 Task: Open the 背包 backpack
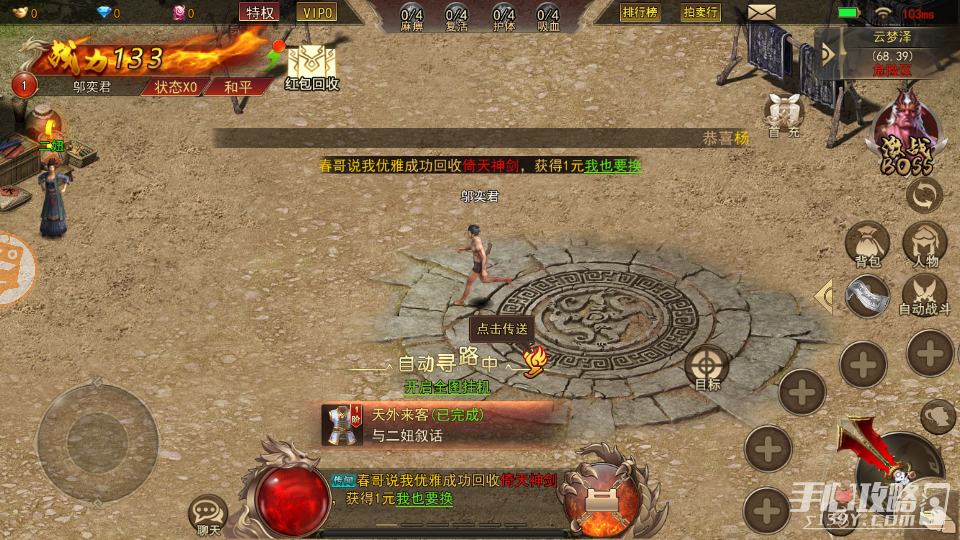[867, 246]
